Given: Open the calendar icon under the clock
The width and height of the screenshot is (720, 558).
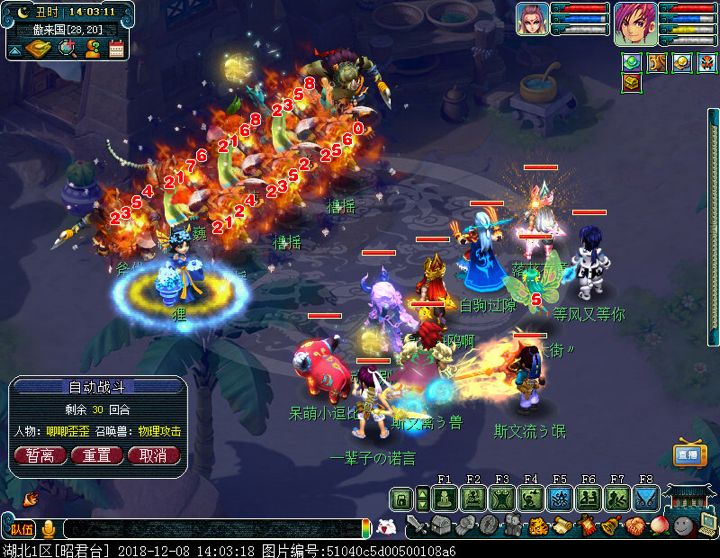Looking at the screenshot, I should [x=116, y=48].
